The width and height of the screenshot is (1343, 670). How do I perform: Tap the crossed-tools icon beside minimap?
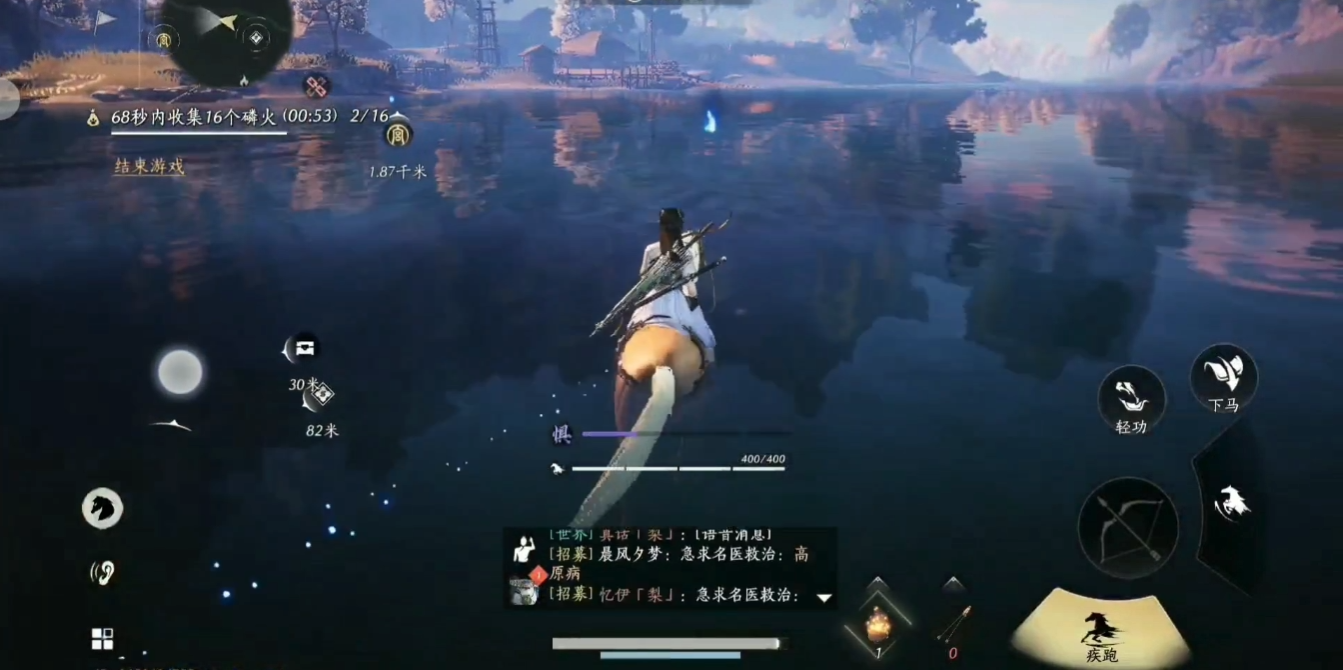(x=317, y=87)
